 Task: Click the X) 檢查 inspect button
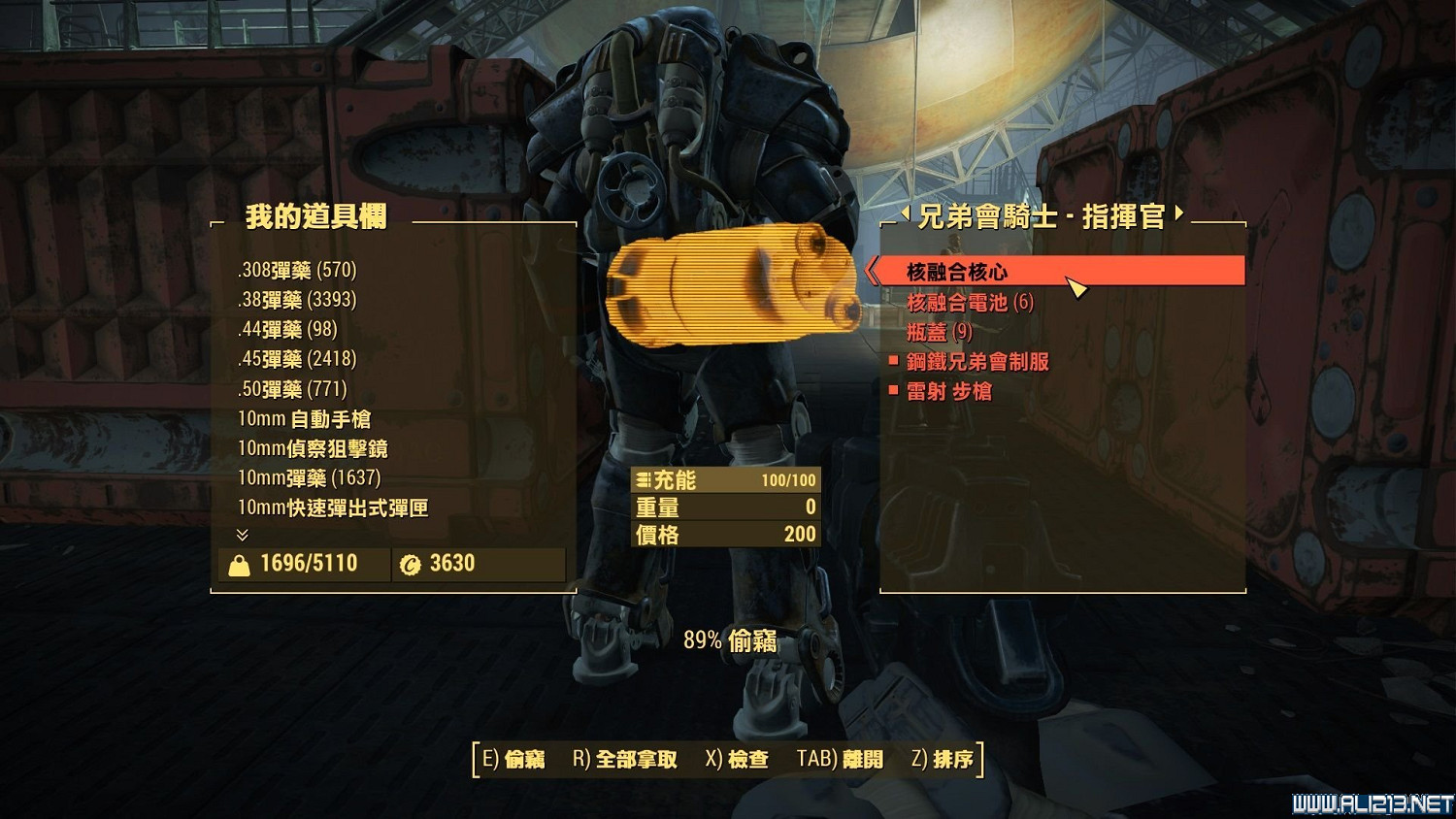coord(737,760)
